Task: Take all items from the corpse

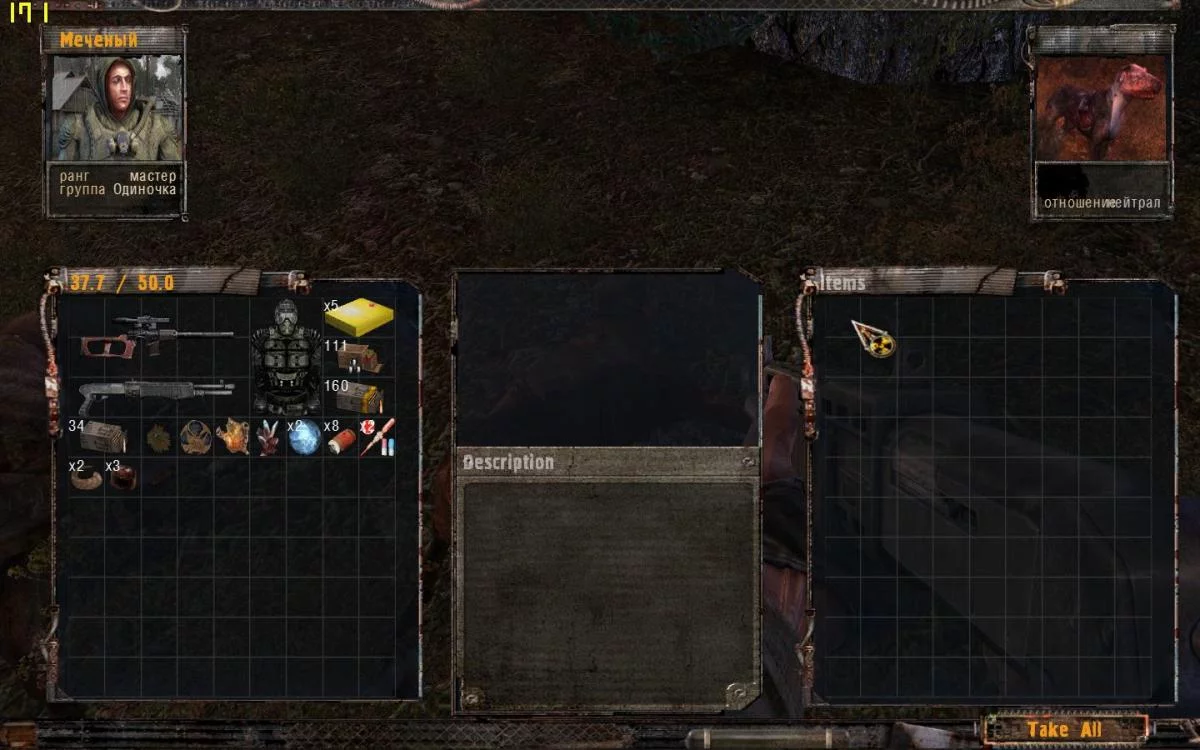Action: 1063,730
